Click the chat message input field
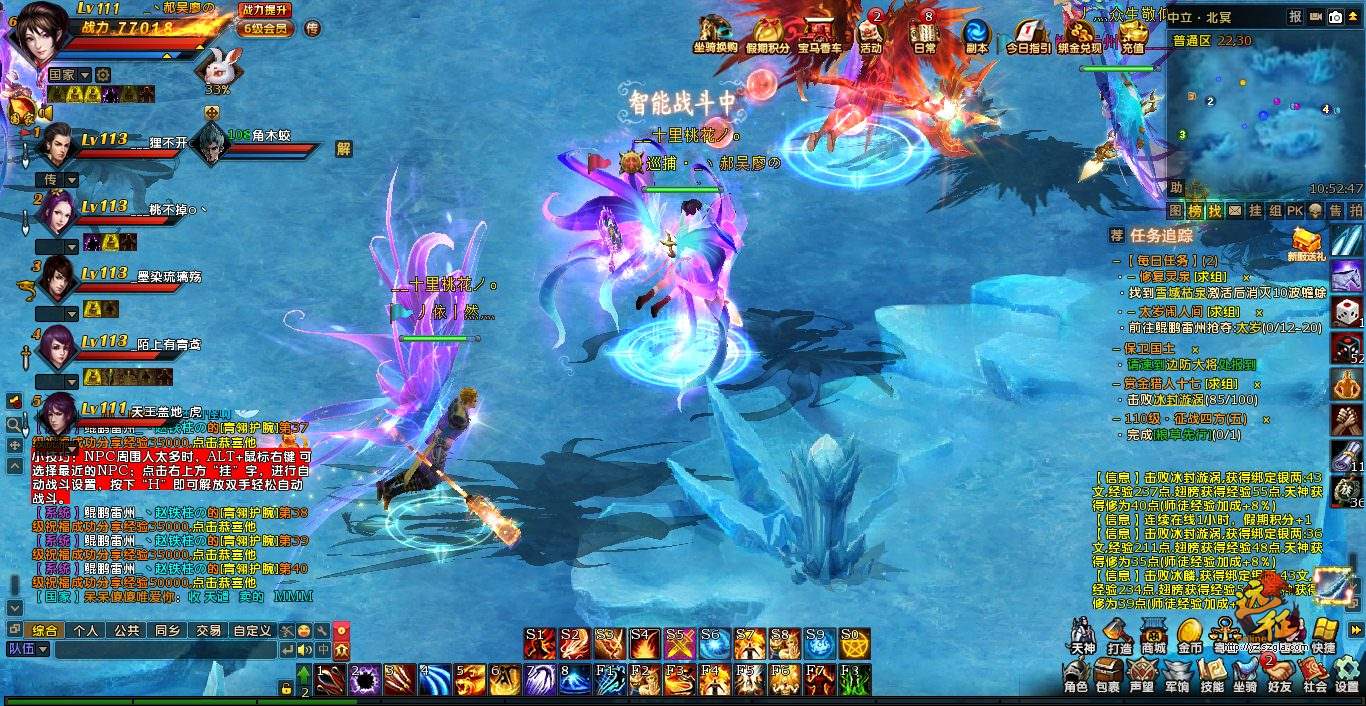 coord(165,650)
